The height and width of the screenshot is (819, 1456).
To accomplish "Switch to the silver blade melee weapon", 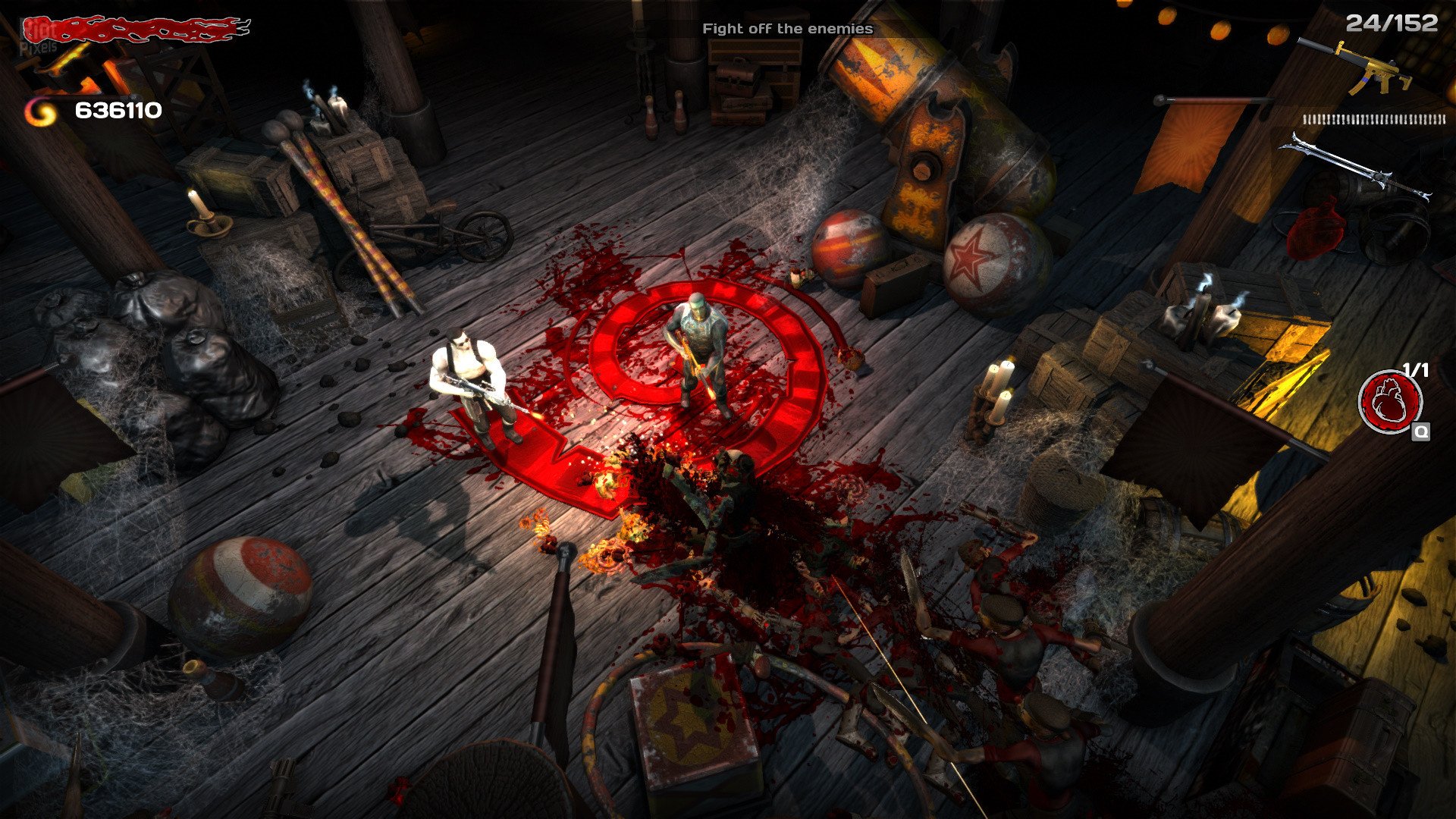I will pos(1356,166).
